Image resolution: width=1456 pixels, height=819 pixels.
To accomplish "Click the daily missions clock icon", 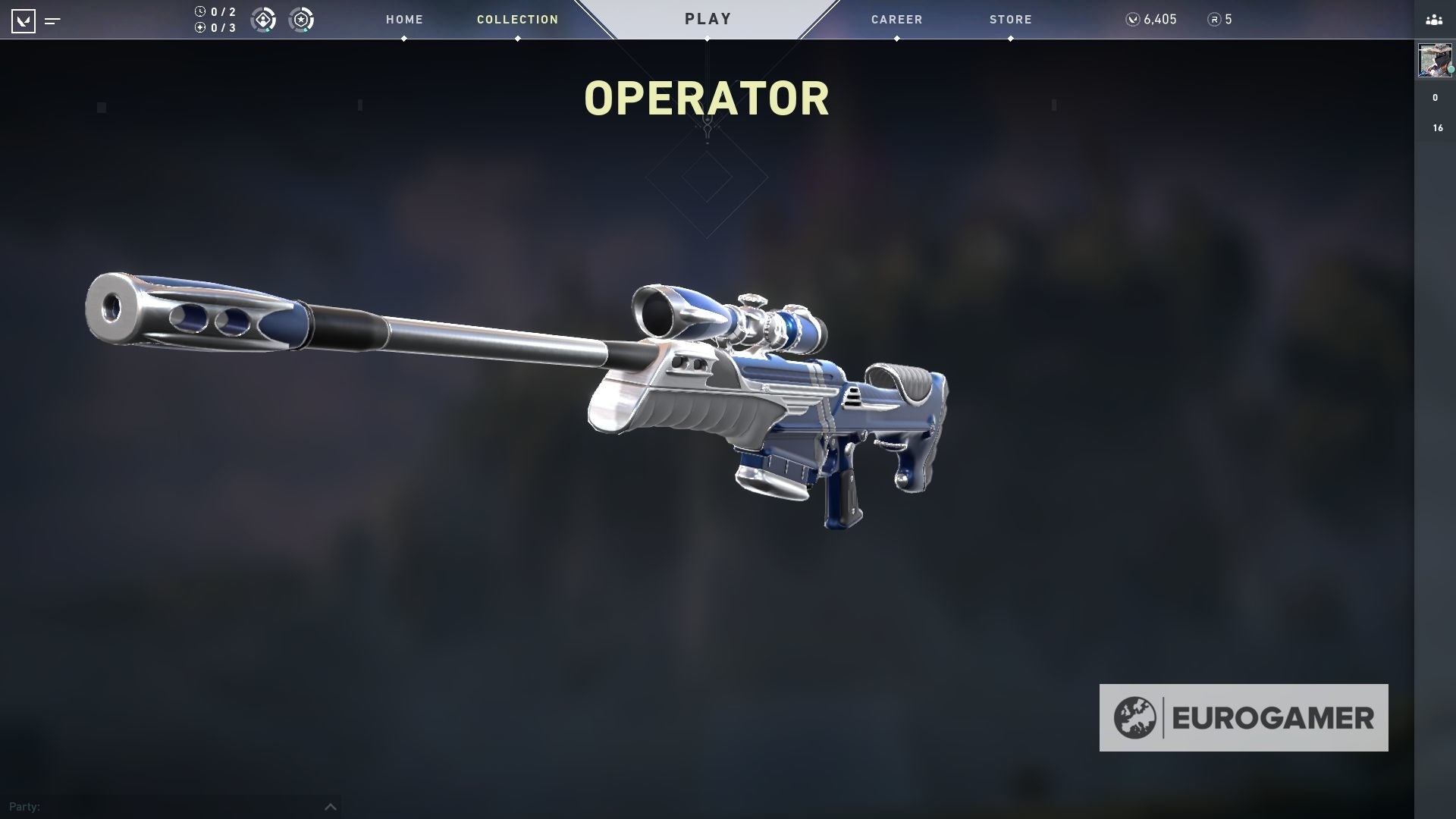I will tap(199, 11).
